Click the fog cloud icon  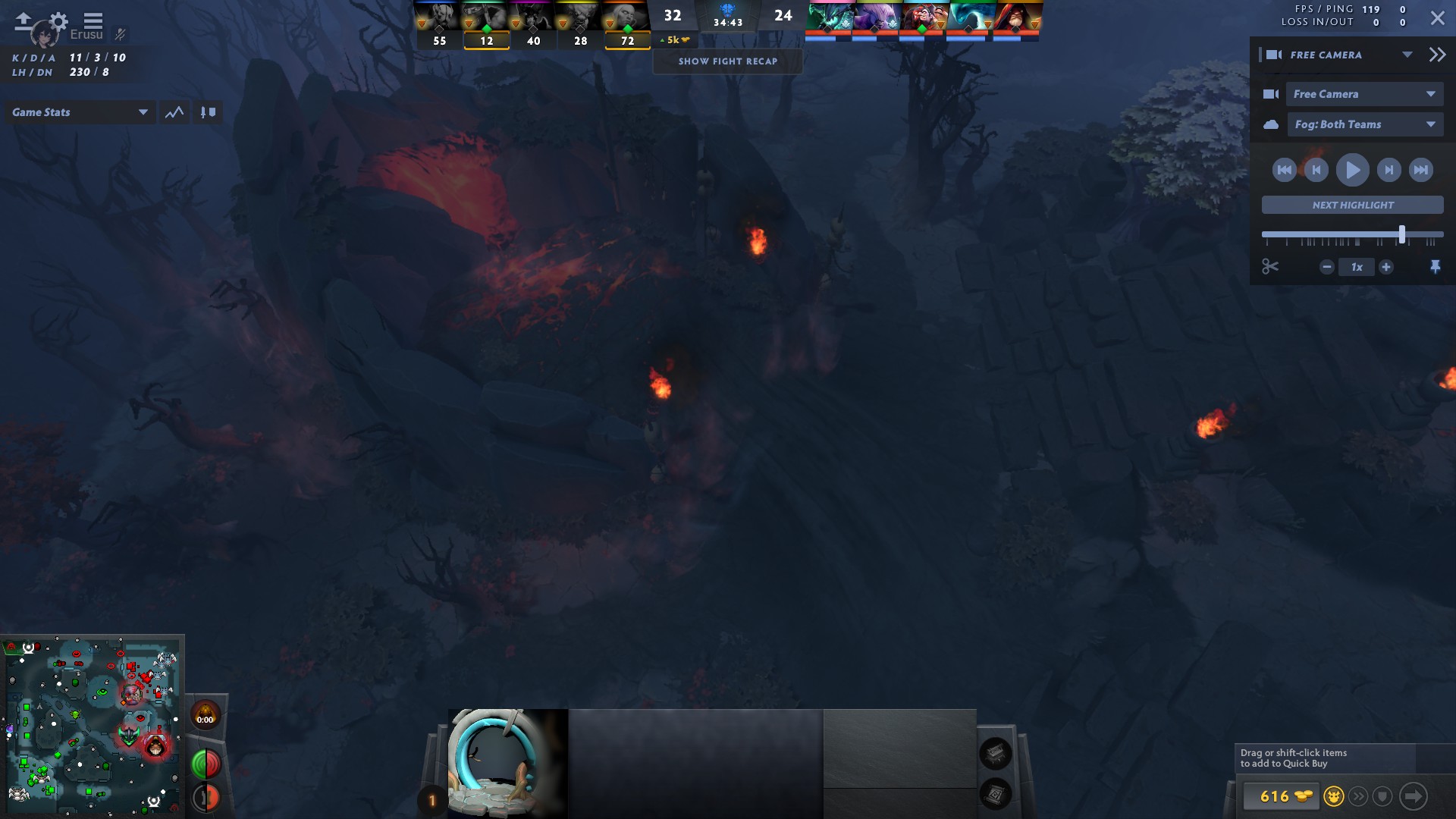[1273, 124]
